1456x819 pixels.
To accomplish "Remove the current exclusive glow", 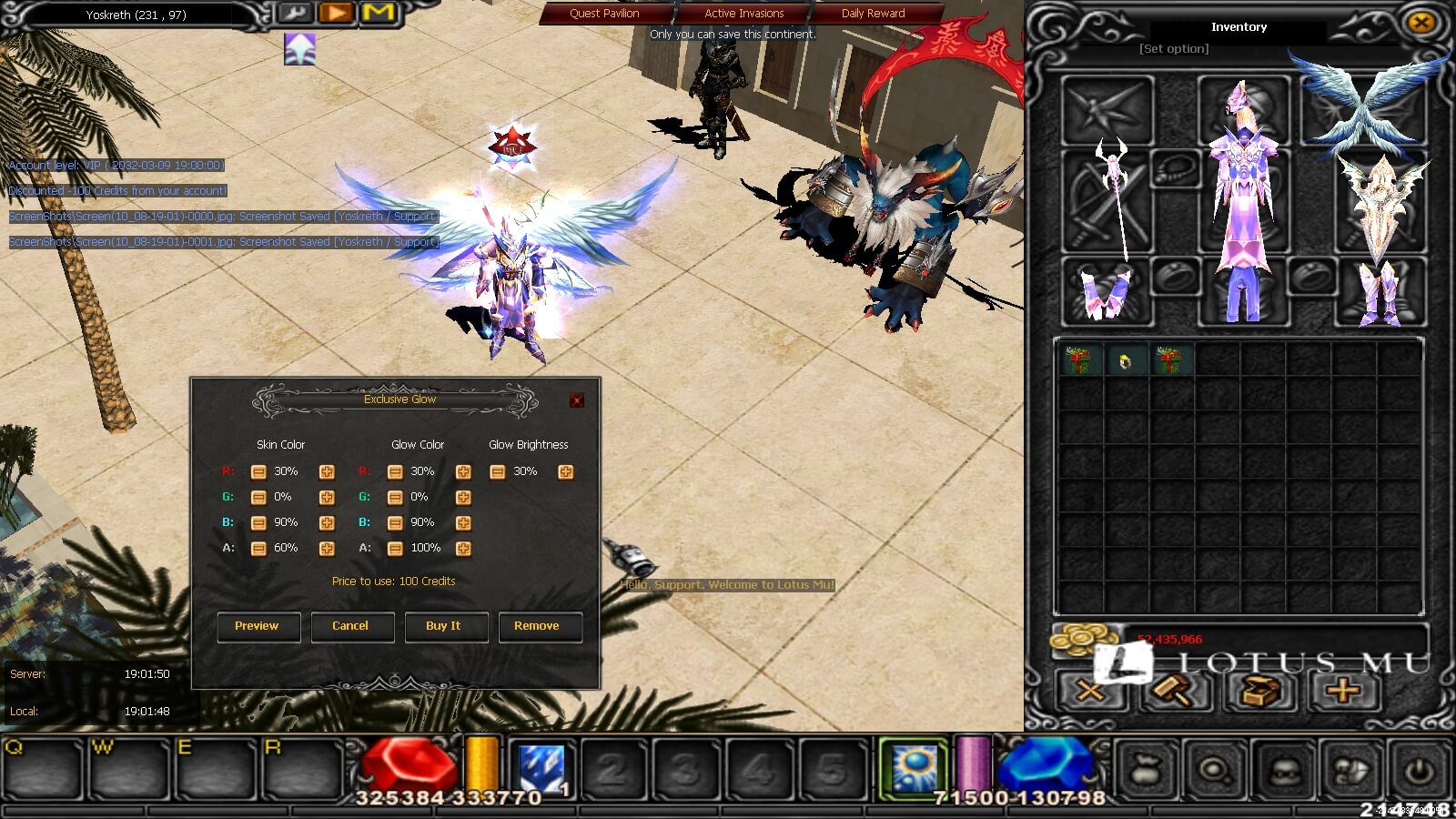I will [x=539, y=626].
